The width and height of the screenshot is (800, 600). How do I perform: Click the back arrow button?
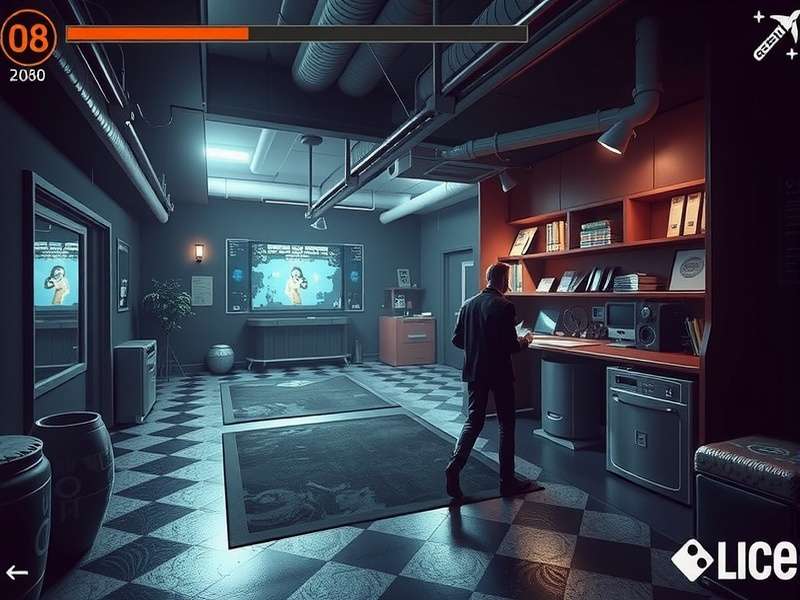point(17,573)
